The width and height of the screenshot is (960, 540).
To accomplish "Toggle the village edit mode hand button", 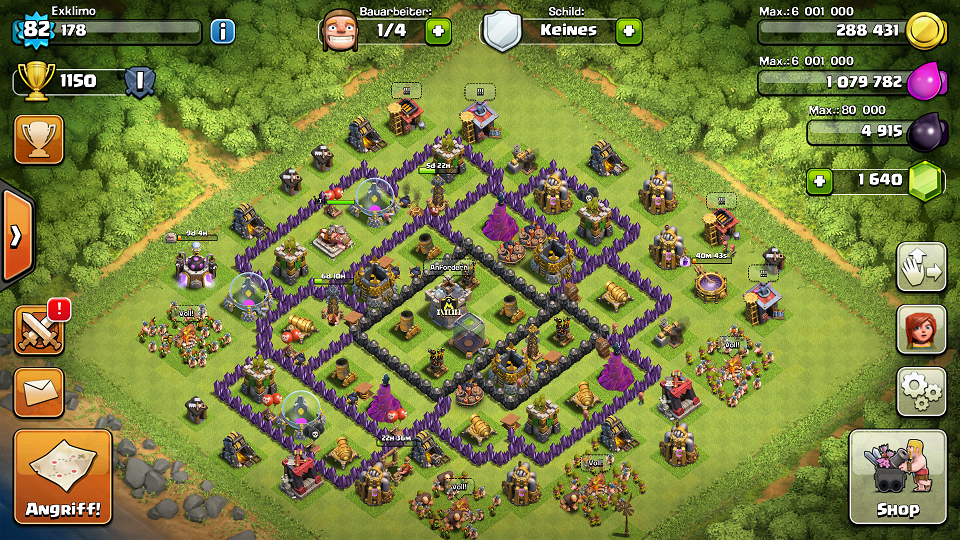I will (921, 267).
